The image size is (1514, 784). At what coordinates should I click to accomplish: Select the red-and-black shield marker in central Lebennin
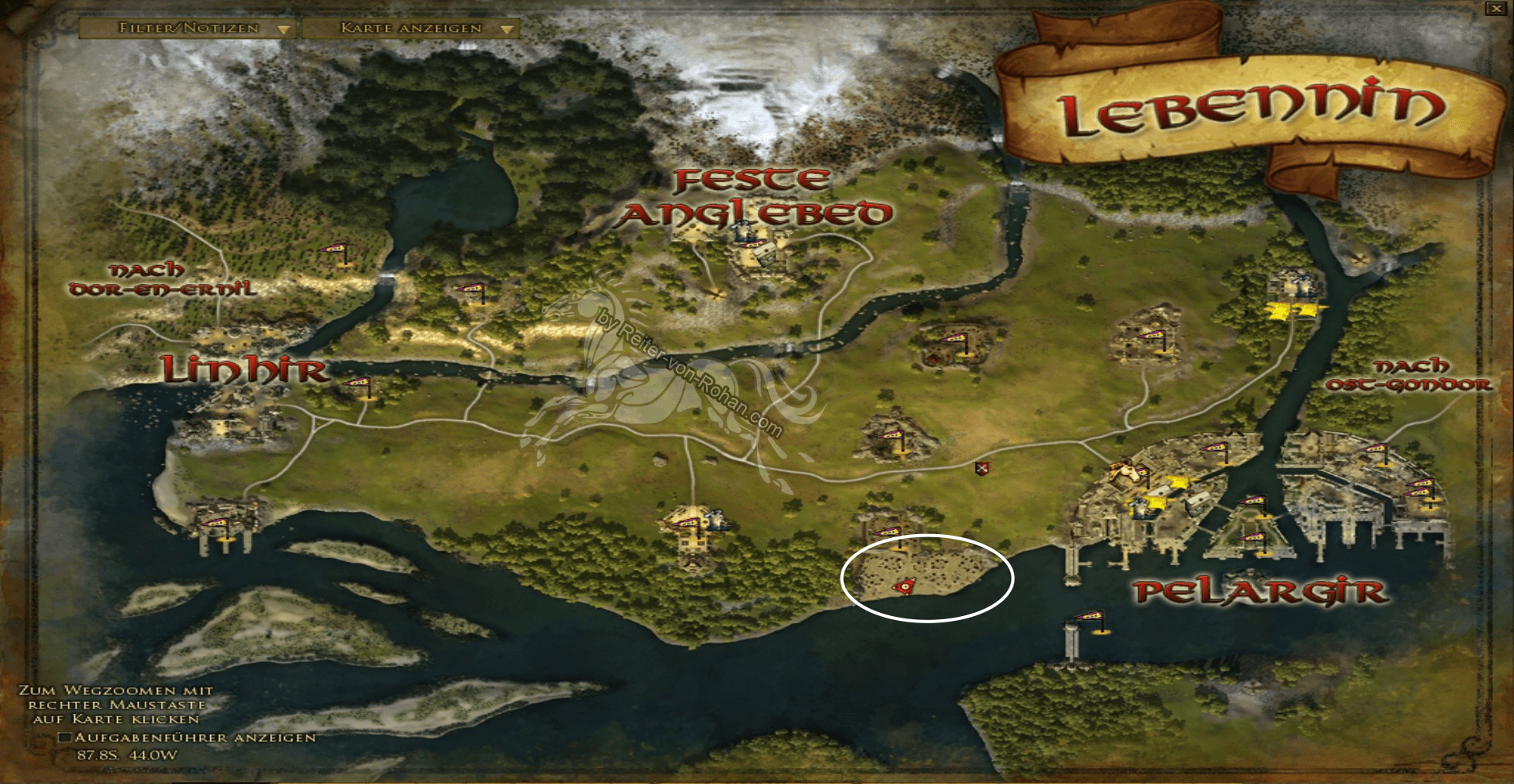(981, 470)
